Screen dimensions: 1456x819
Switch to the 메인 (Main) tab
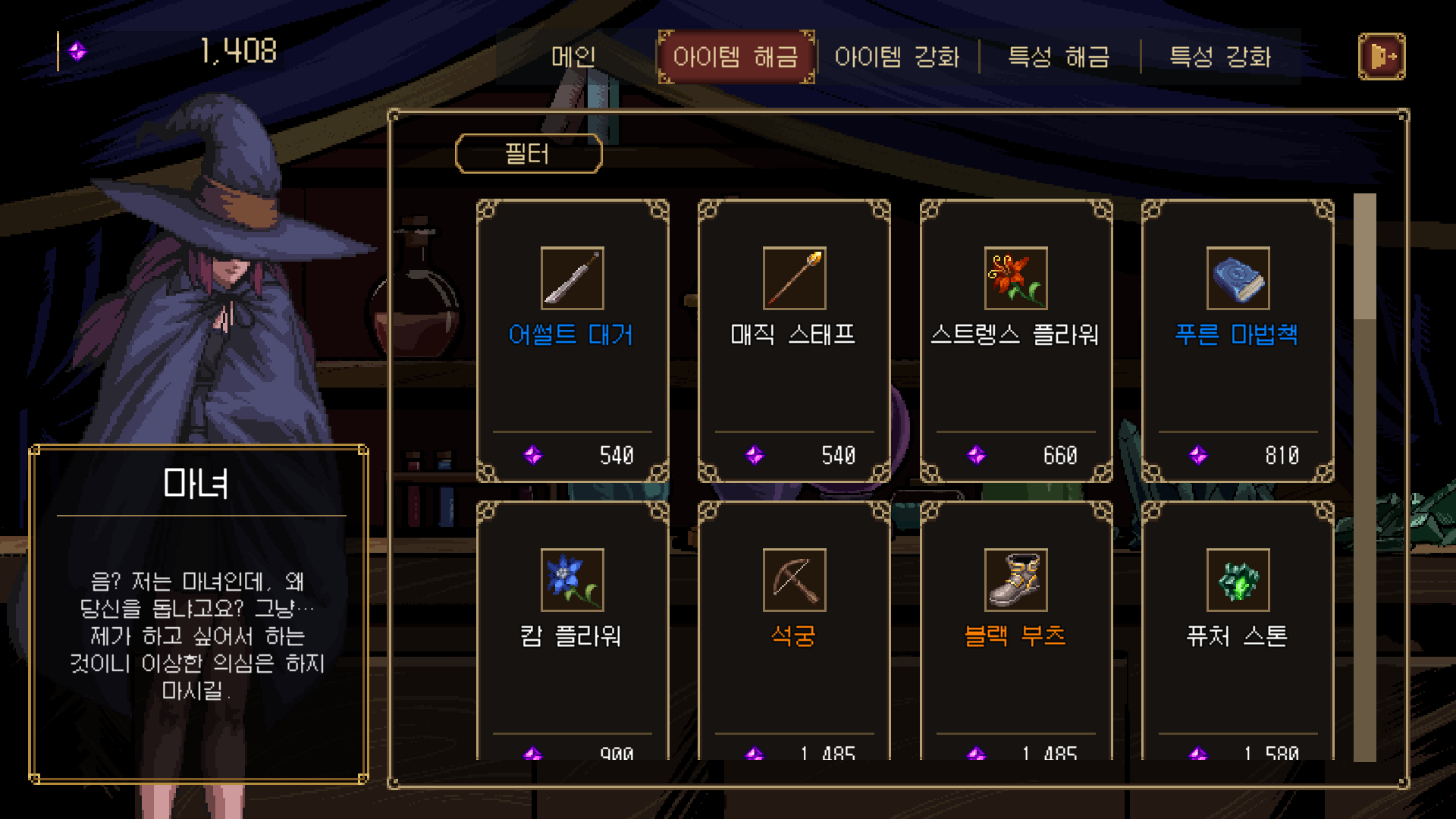click(573, 57)
